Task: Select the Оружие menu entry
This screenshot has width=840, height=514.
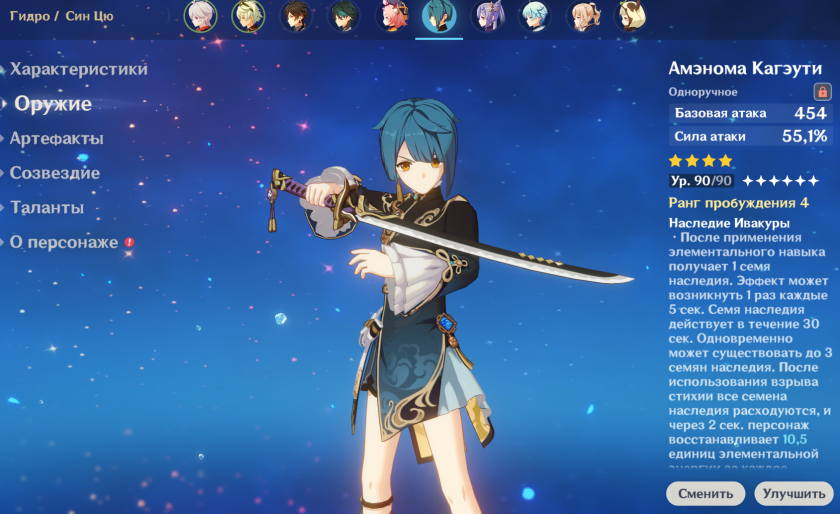Action: coord(53,104)
